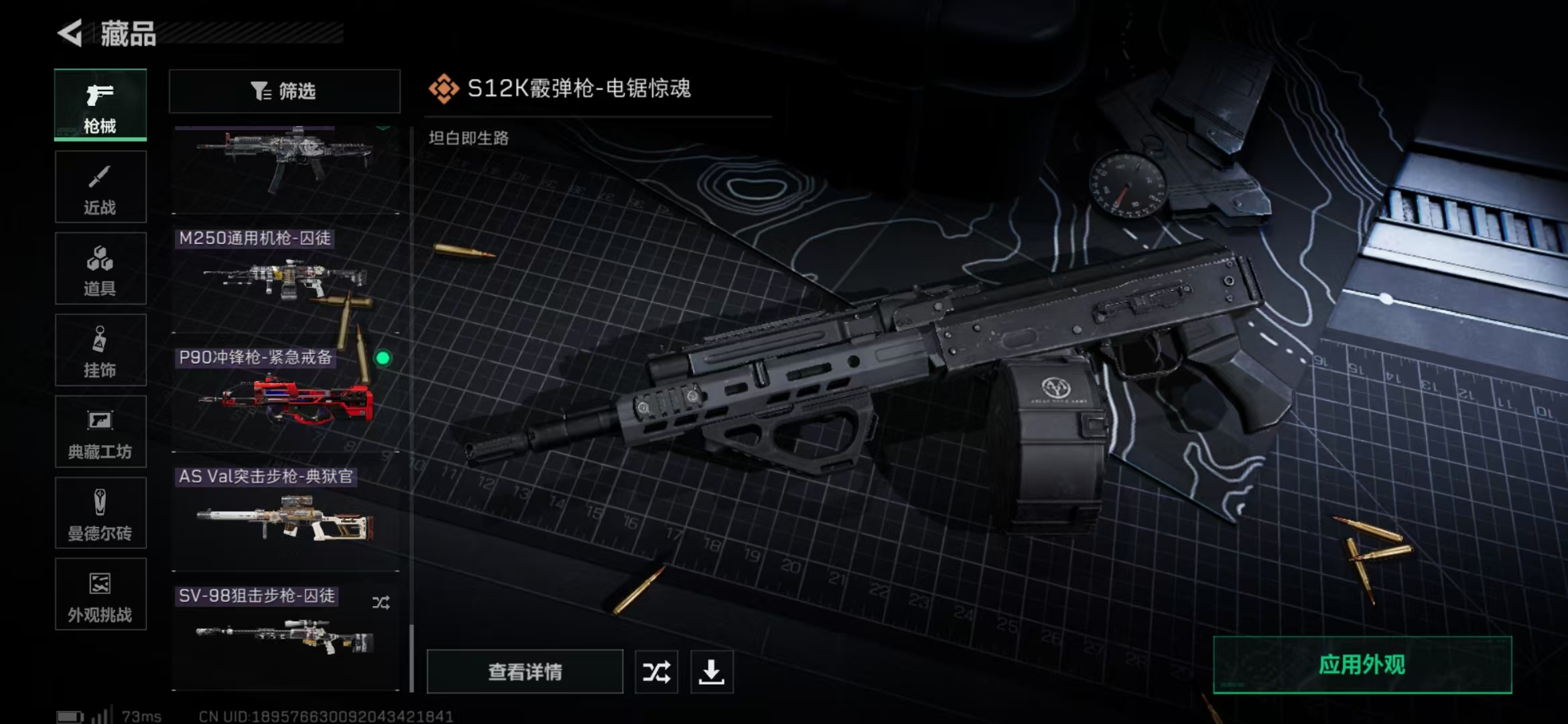Click the download icon beside the shuffle button
The image size is (1568, 724).
pyautogui.click(x=712, y=671)
